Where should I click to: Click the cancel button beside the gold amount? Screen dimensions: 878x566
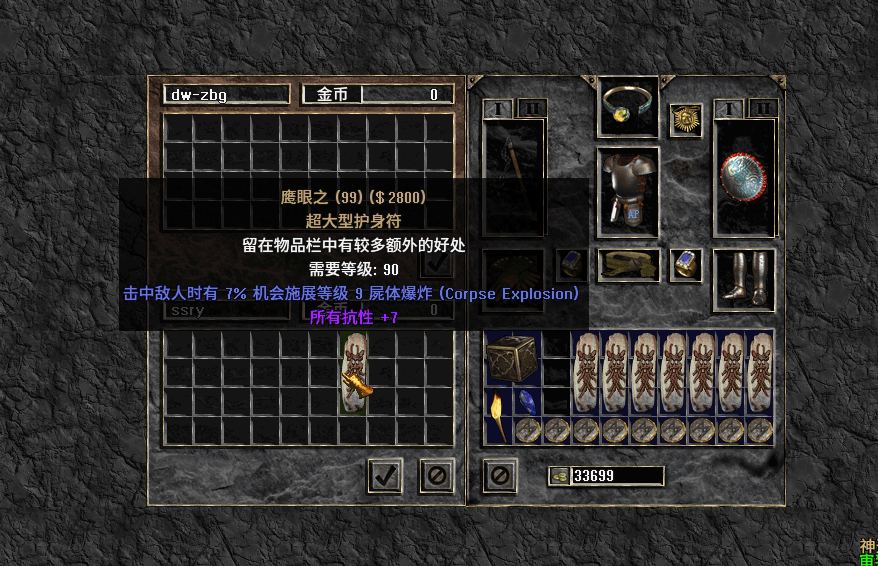click(x=500, y=476)
